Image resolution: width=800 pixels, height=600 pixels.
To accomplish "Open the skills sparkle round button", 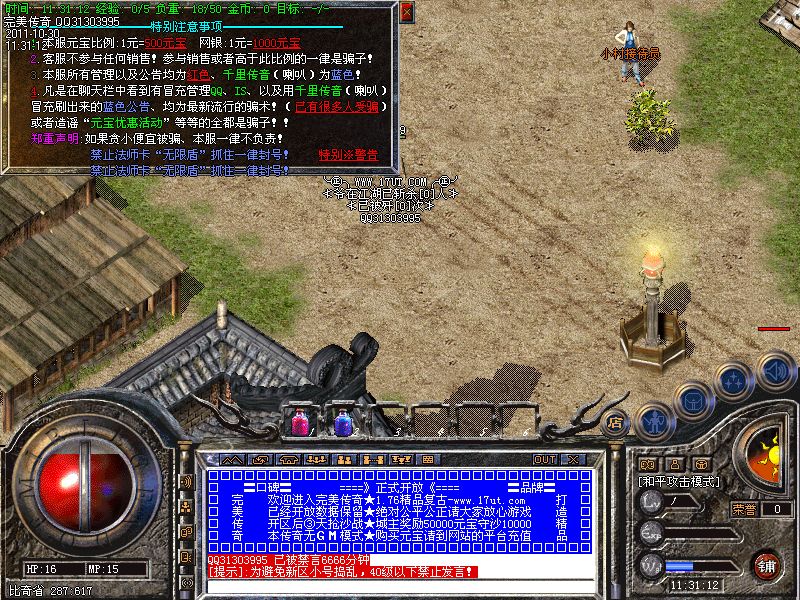I will [x=735, y=380].
